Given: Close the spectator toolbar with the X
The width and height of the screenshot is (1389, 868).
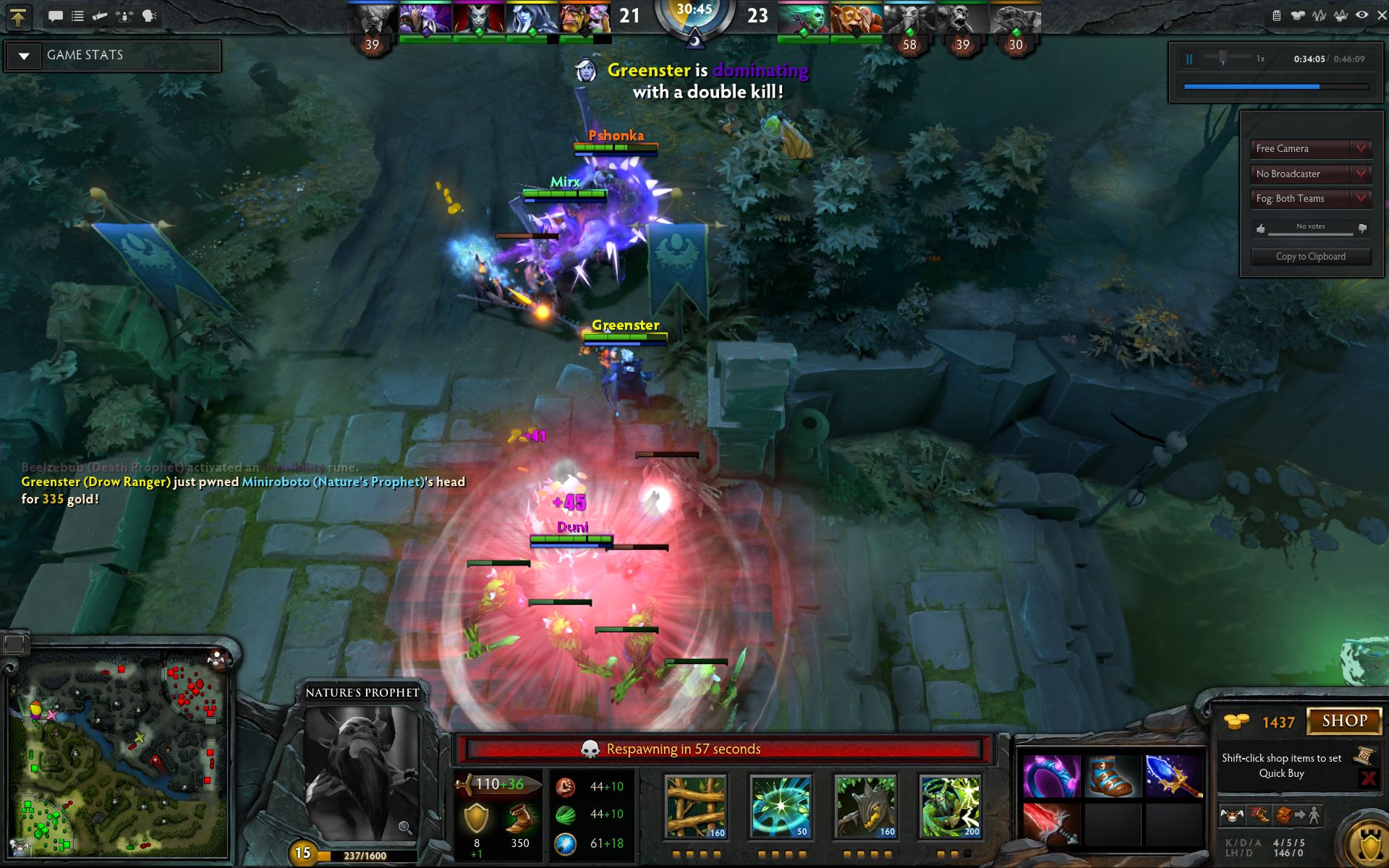Looking at the screenshot, I should coord(1381,15).
